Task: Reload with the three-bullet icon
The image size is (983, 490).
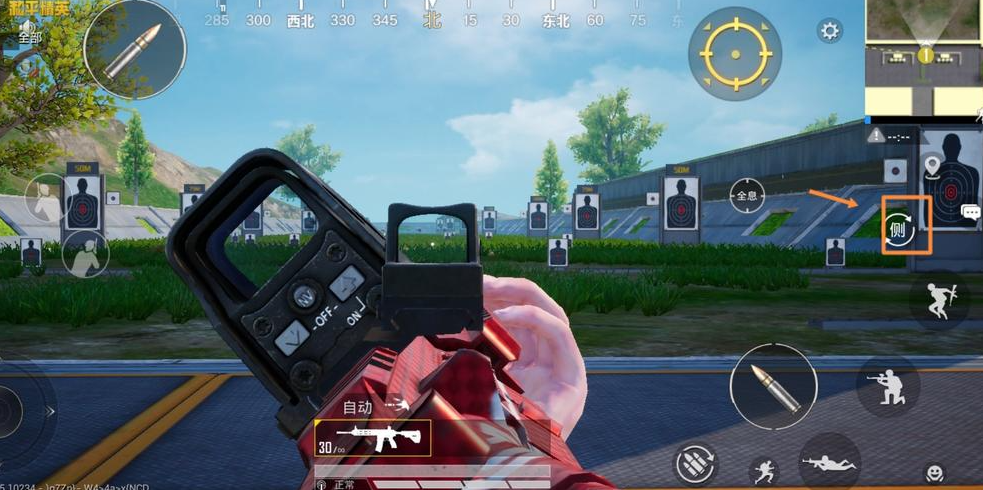Action: 695,462
